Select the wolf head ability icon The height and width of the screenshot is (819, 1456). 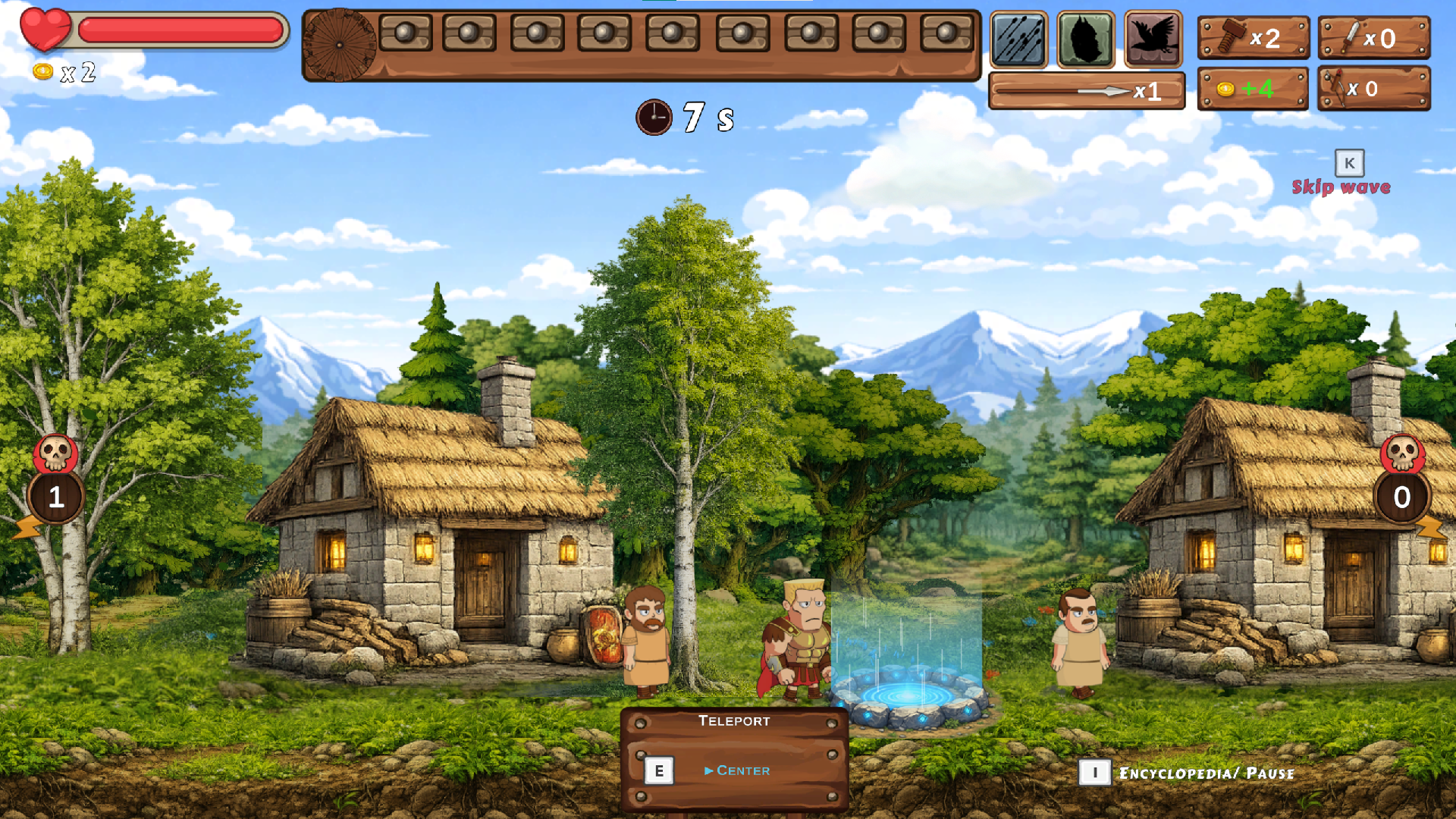coord(1086,39)
